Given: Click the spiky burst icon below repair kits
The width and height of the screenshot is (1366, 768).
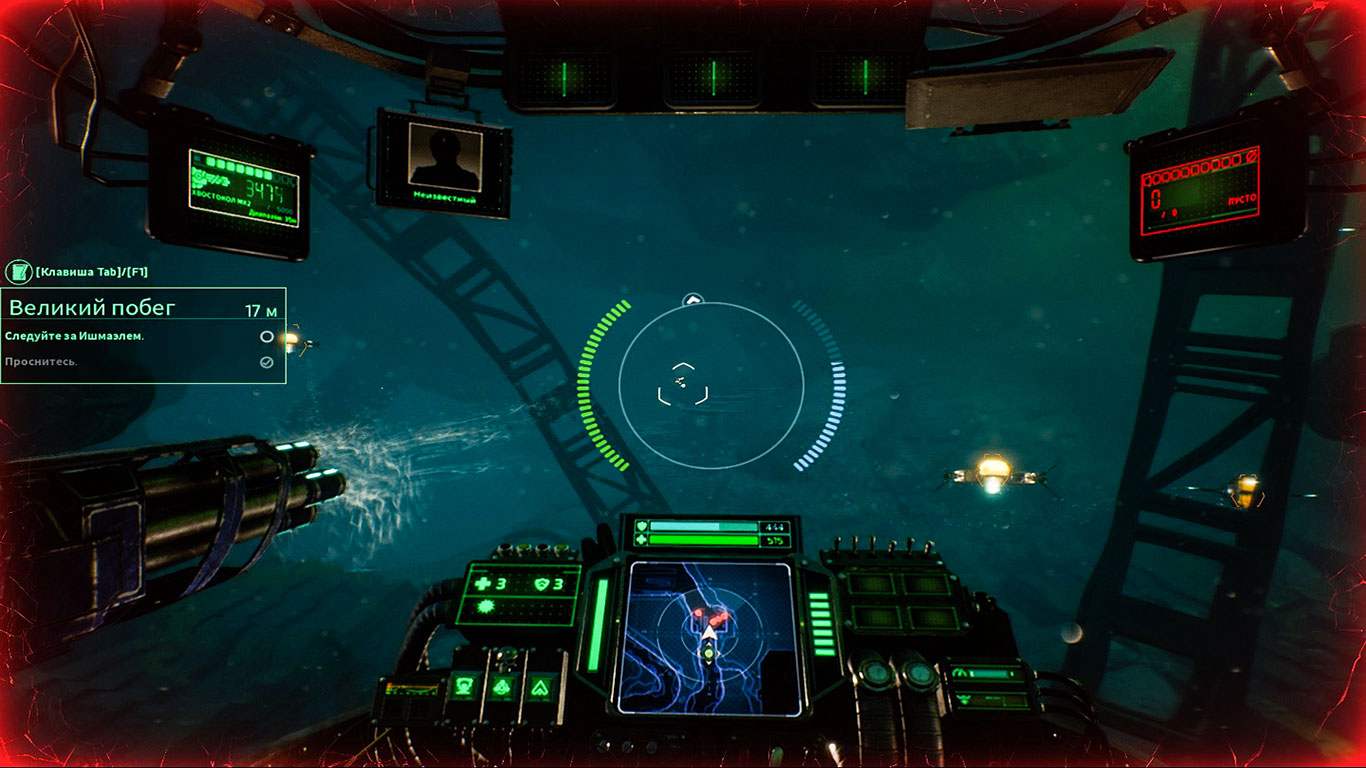Looking at the screenshot, I should pyautogui.click(x=485, y=608).
